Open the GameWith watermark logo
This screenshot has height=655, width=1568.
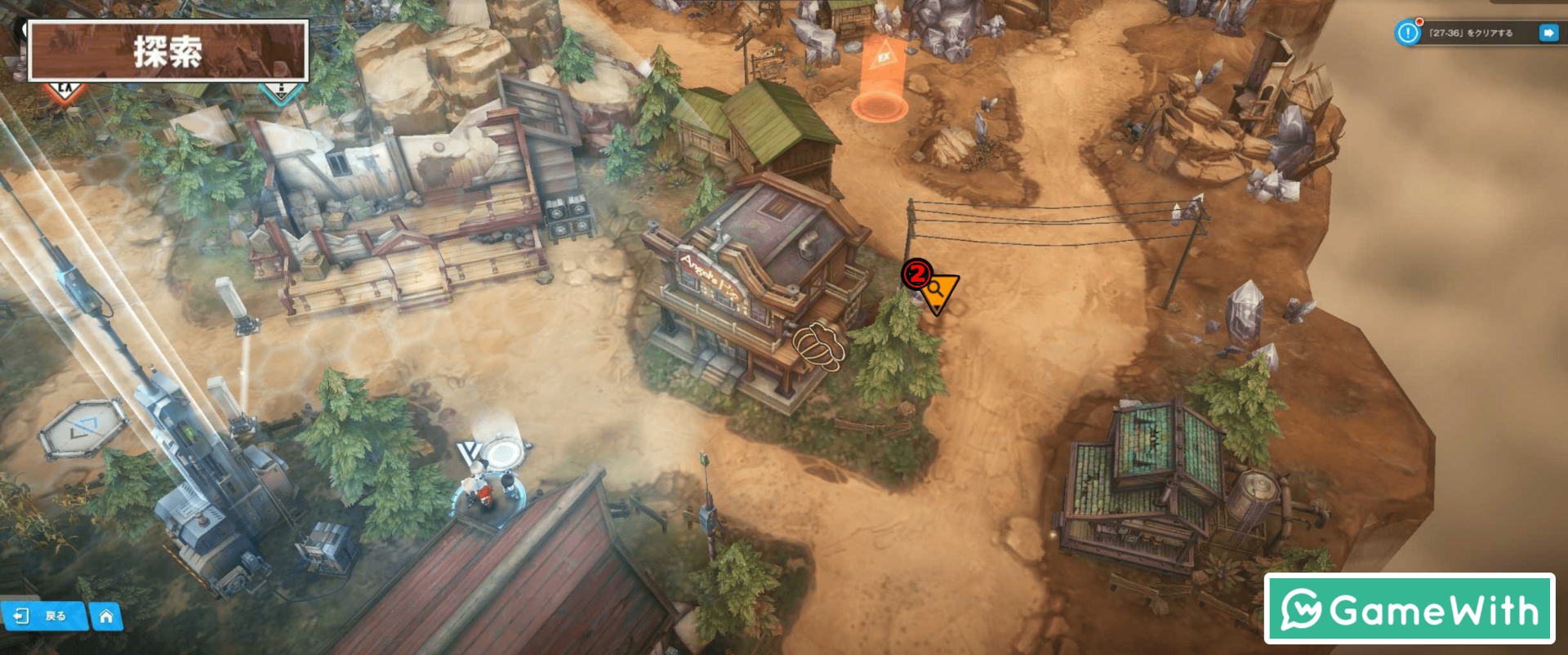coord(1410,609)
